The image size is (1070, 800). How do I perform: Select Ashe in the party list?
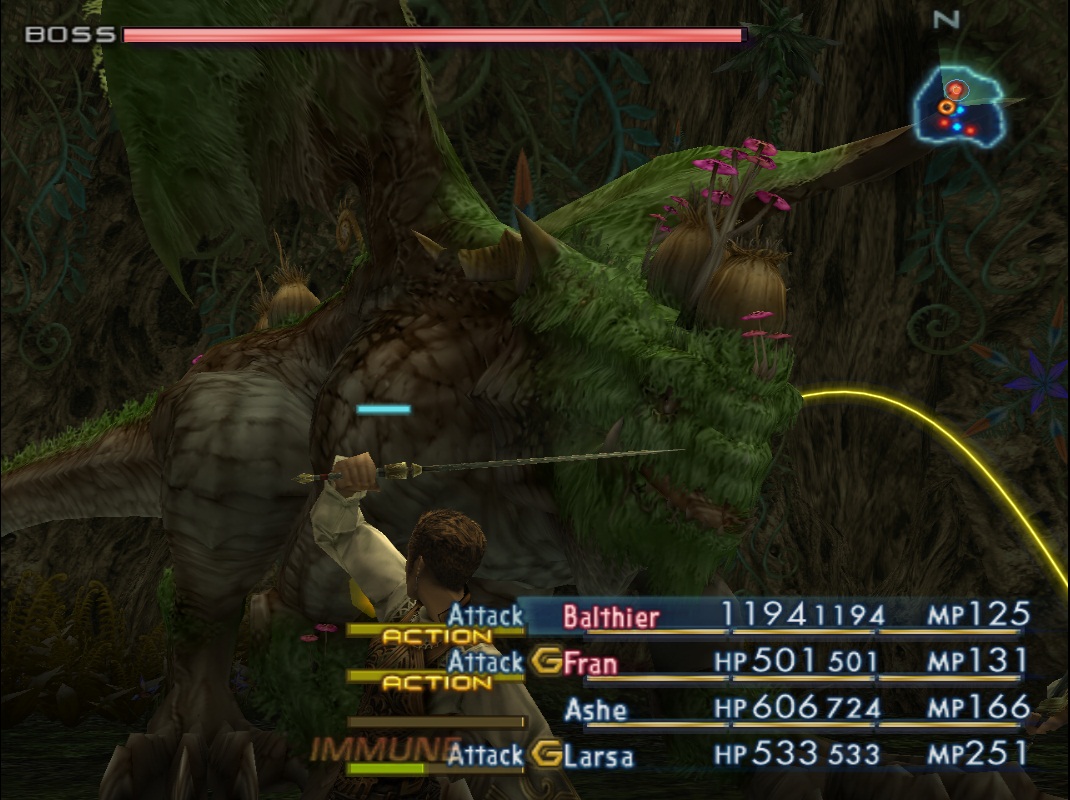pos(596,710)
